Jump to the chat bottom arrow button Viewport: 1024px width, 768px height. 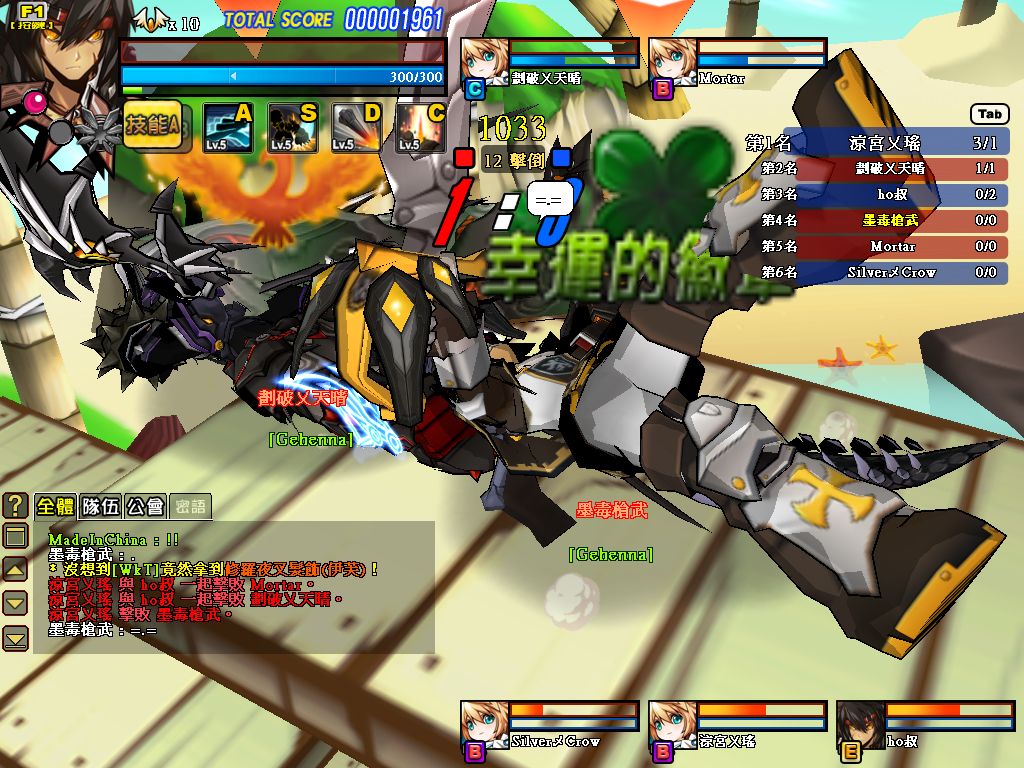coord(15,637)
